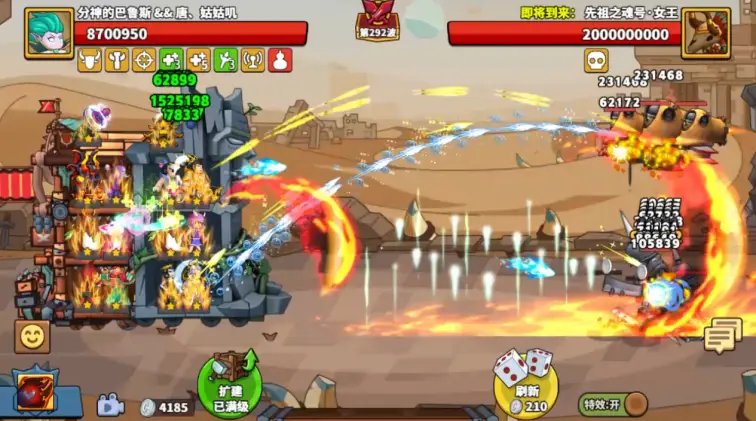Select the signal antenna buff icon
This screenshot has height=421, width=756.
click(x=253, y=61)
